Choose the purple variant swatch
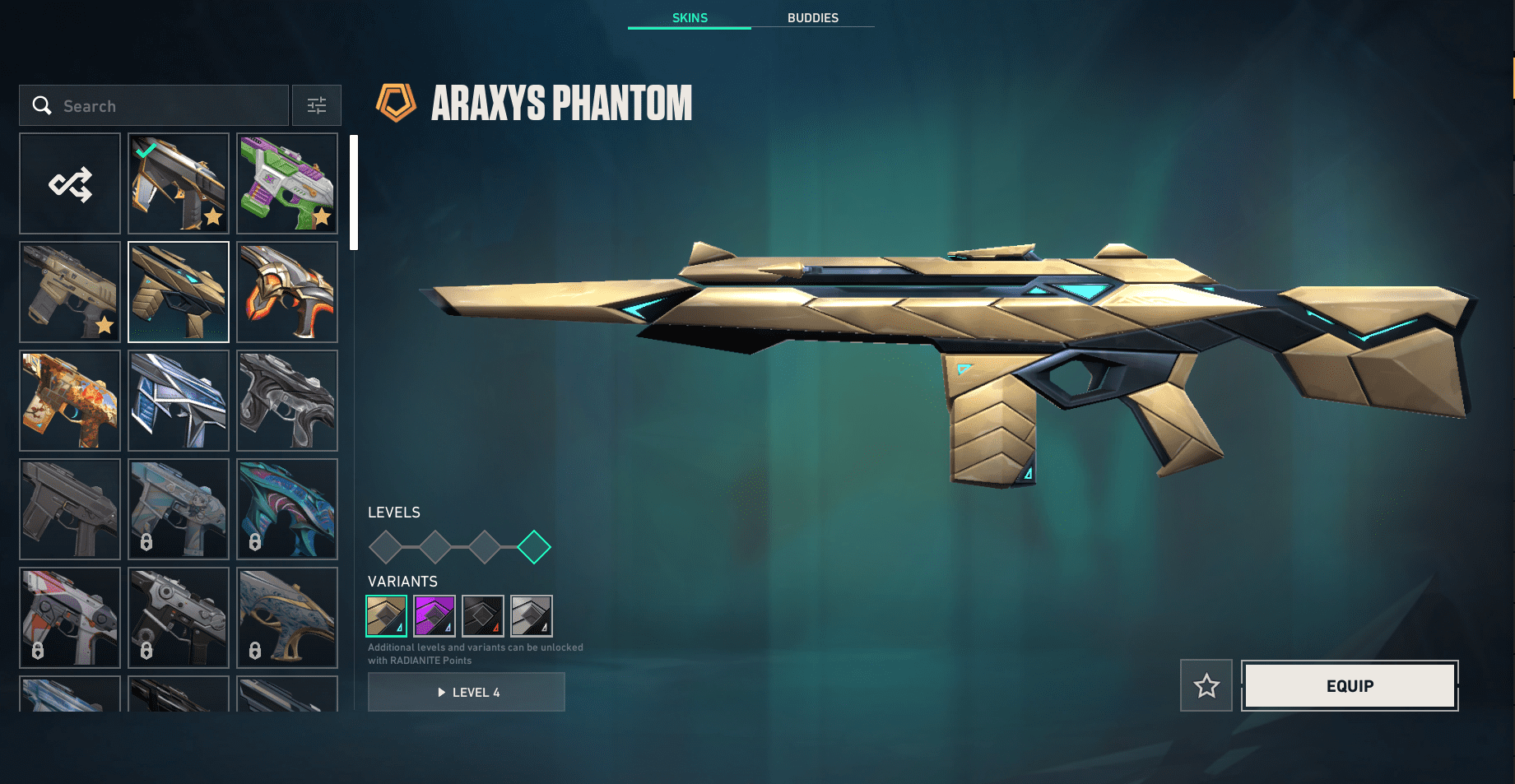 pos(435,616)
